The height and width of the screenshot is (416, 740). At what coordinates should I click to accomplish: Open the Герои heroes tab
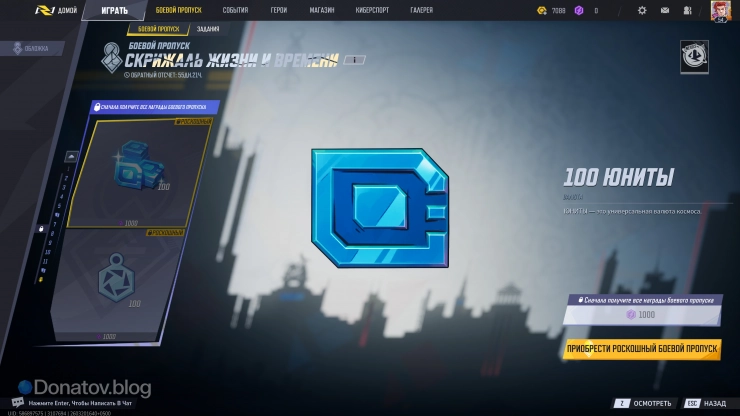coord(279,10)
